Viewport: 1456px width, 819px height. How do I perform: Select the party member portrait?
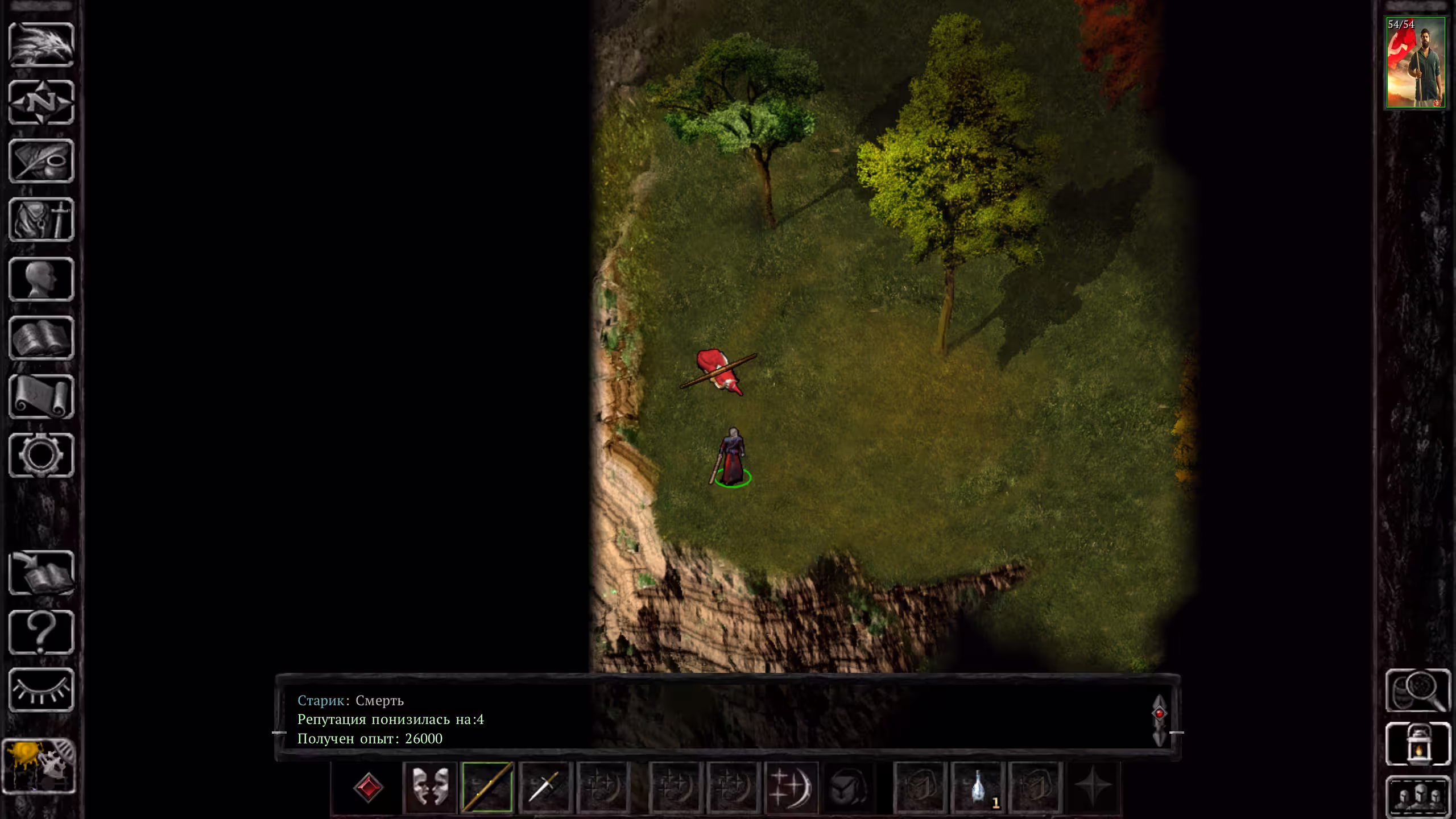pos(1415,63)
